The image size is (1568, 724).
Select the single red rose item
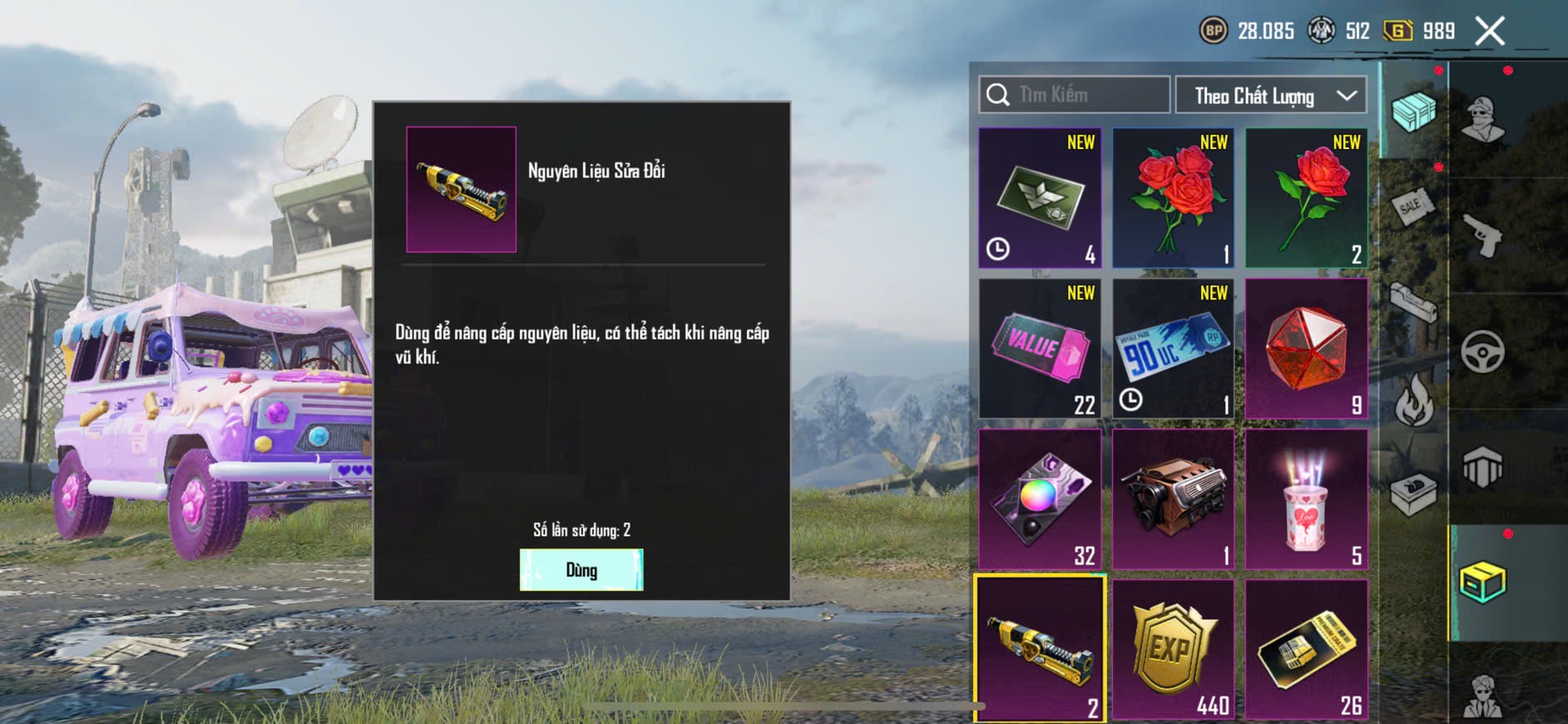tap(1306, 198)
